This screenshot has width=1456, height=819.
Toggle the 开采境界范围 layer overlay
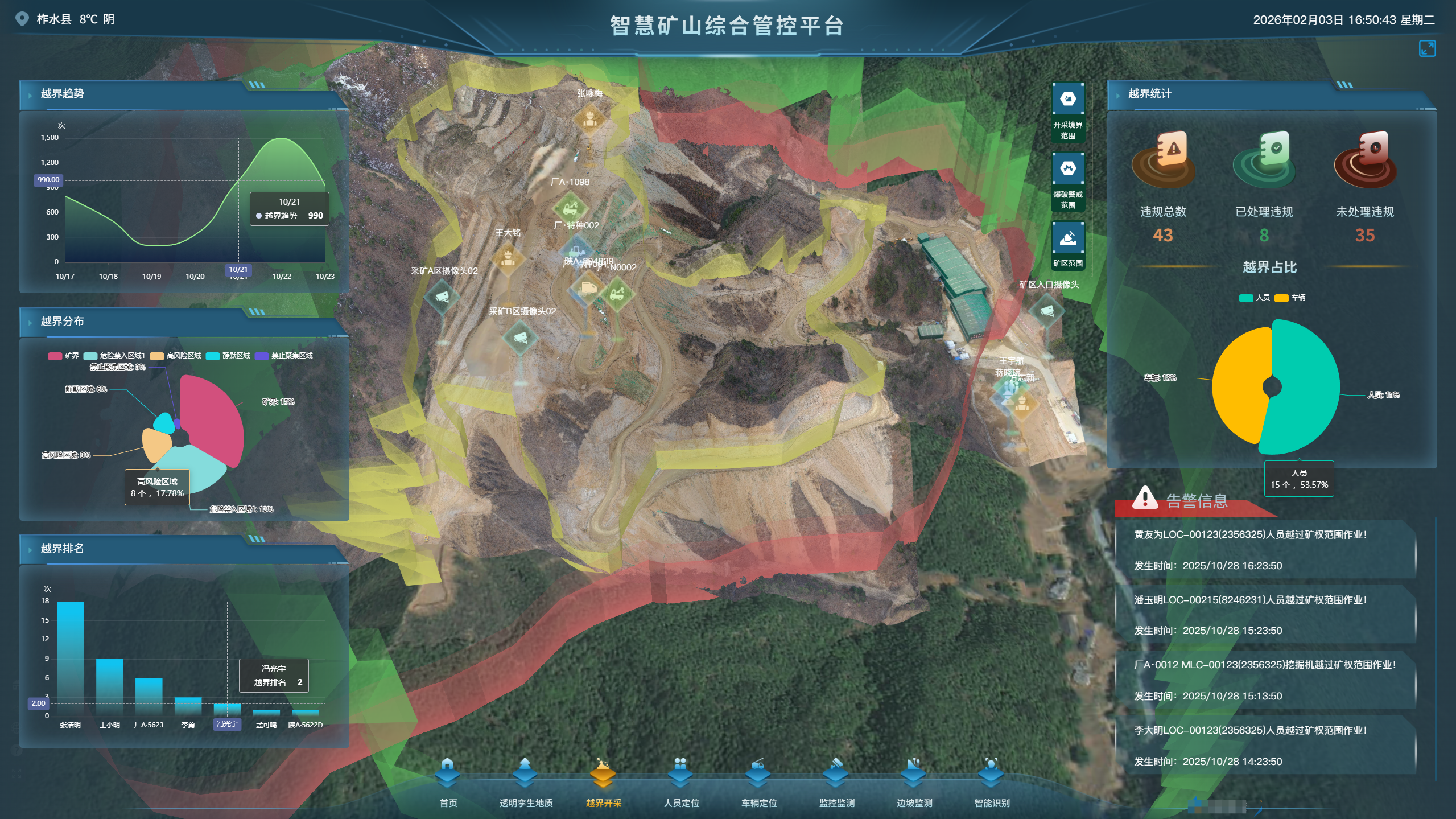[x=1069, y=99]
